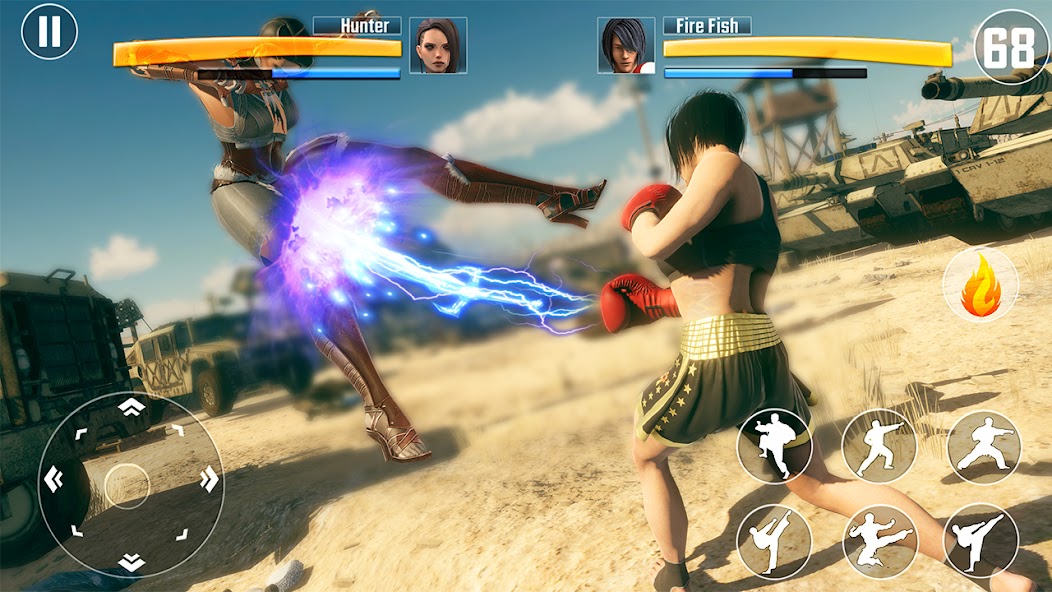Click the joystick's center thumb circle
The image size is (1052, 592).
pos(128,485)
